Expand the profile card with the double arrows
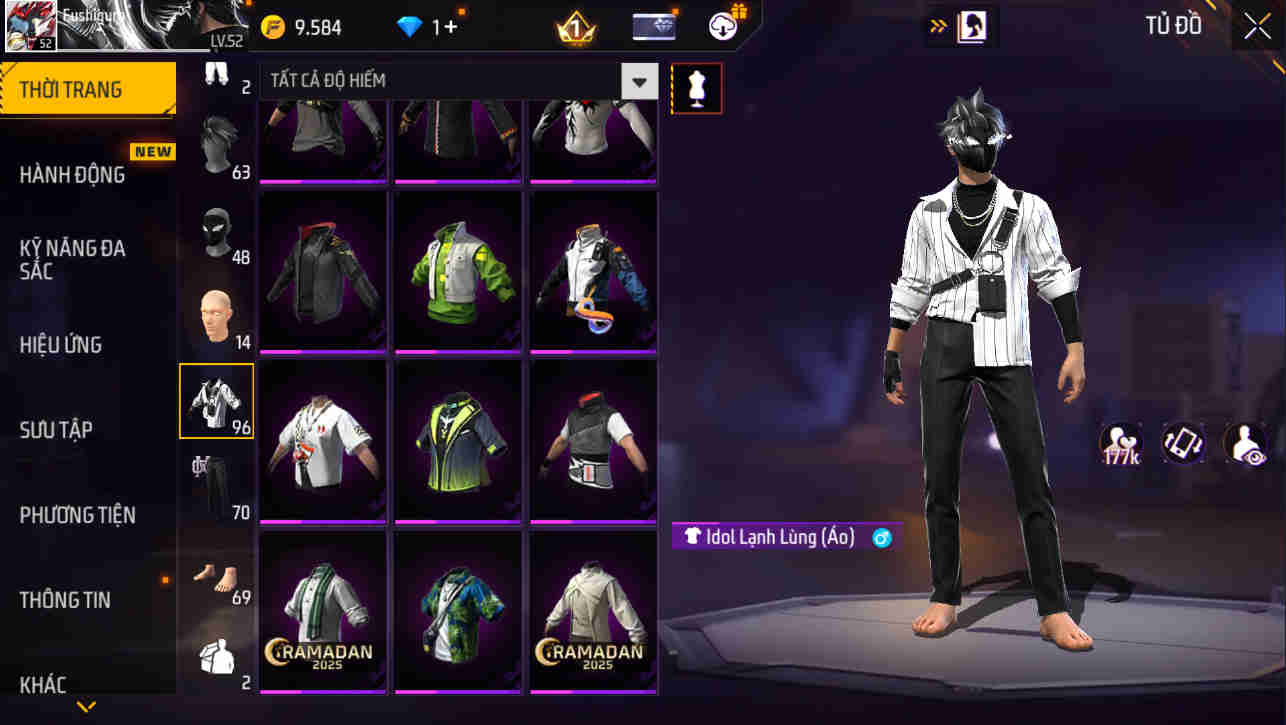Viewport: 1286px width, 725px height. click(x=934, y=25)
